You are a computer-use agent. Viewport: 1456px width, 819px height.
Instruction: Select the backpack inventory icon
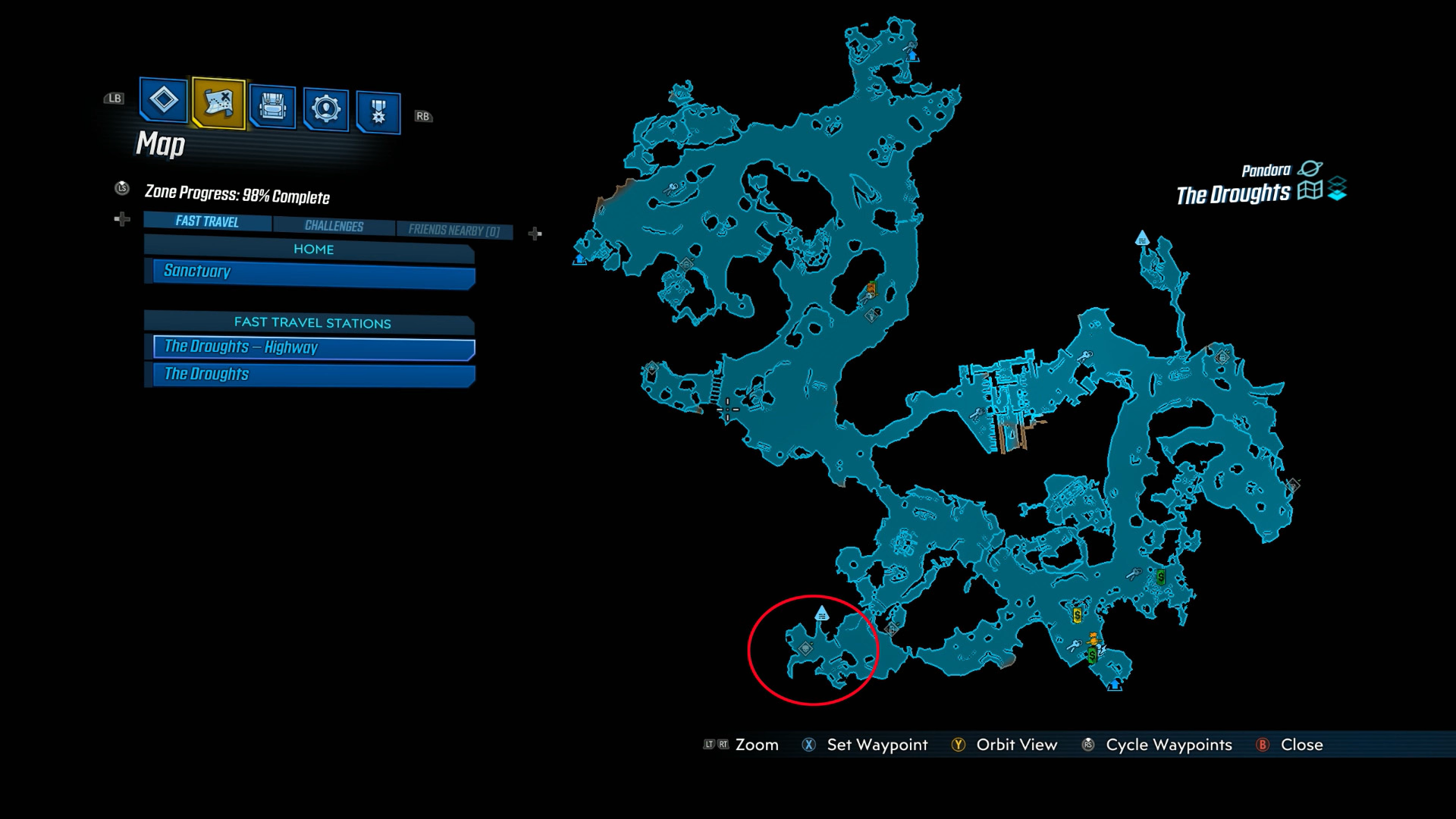(271, 106)
